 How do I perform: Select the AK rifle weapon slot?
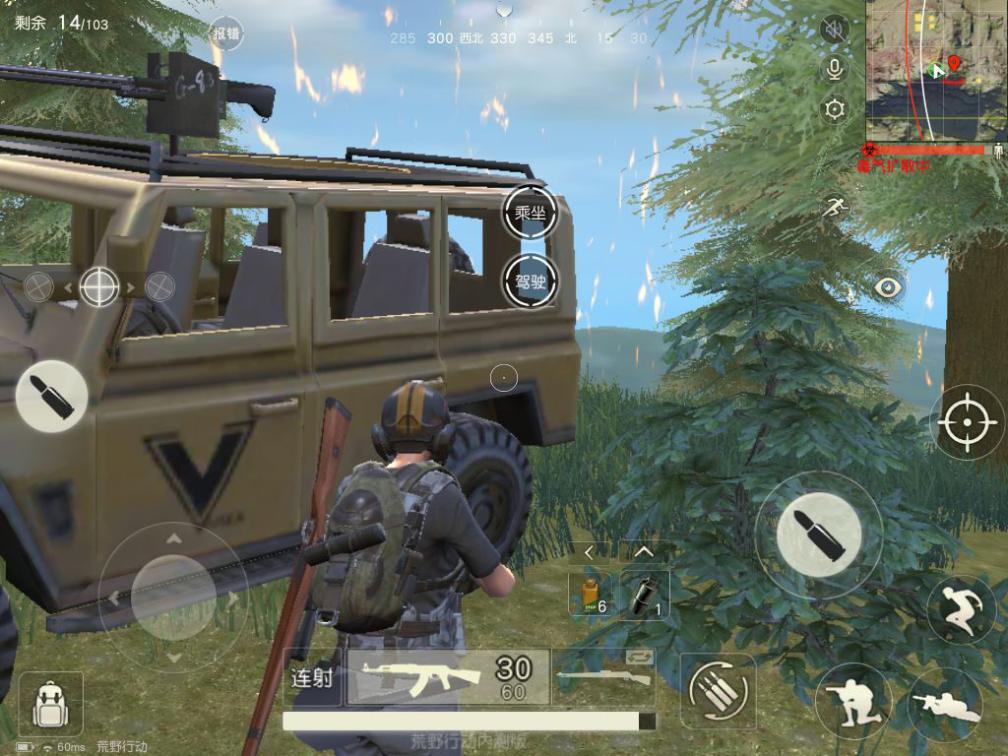(448, 677)
